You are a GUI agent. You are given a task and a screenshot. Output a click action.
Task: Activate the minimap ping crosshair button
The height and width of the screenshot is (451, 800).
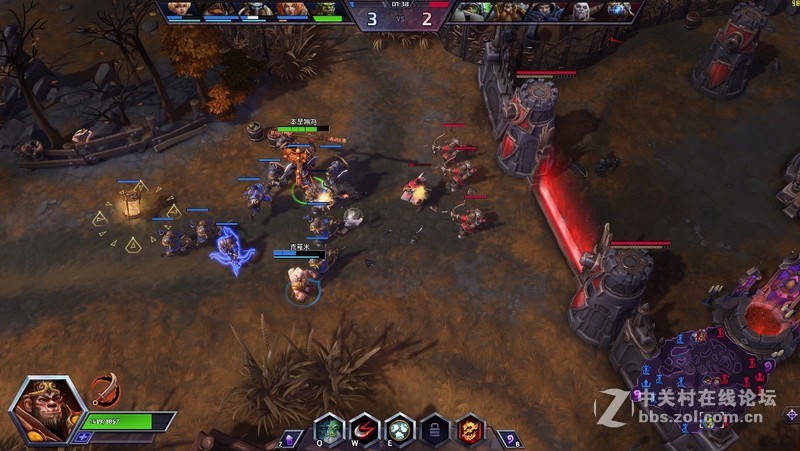pos(791,415)
